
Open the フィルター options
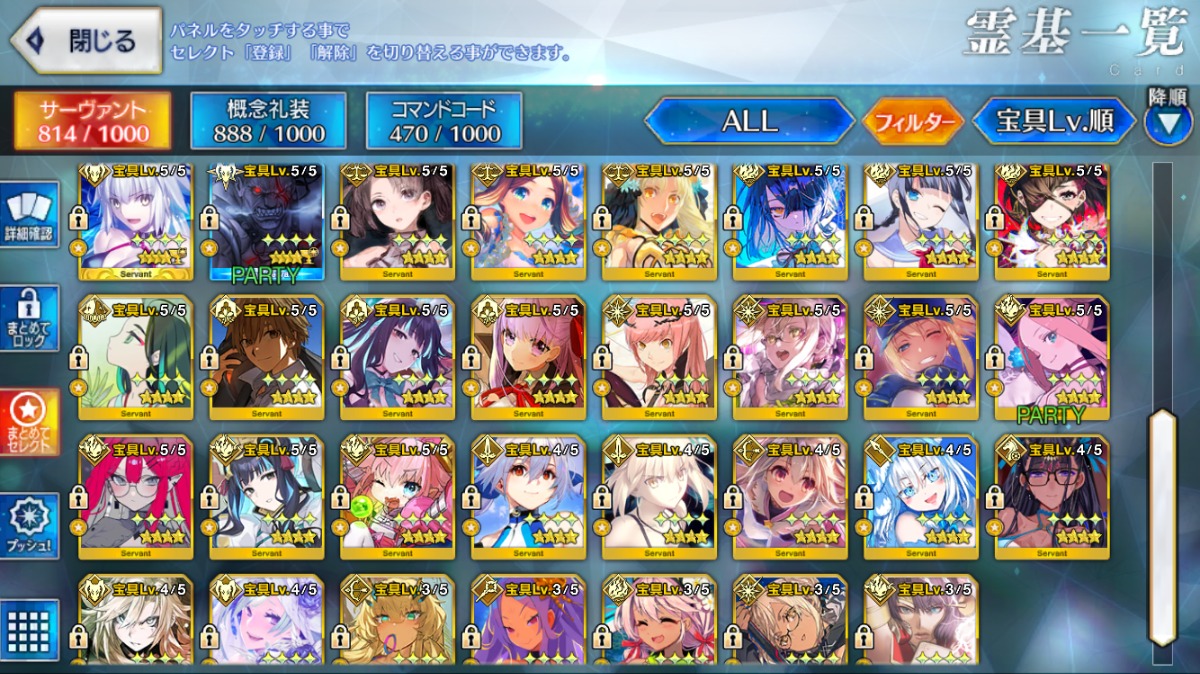pyautogui.click(x=912, y=122)
